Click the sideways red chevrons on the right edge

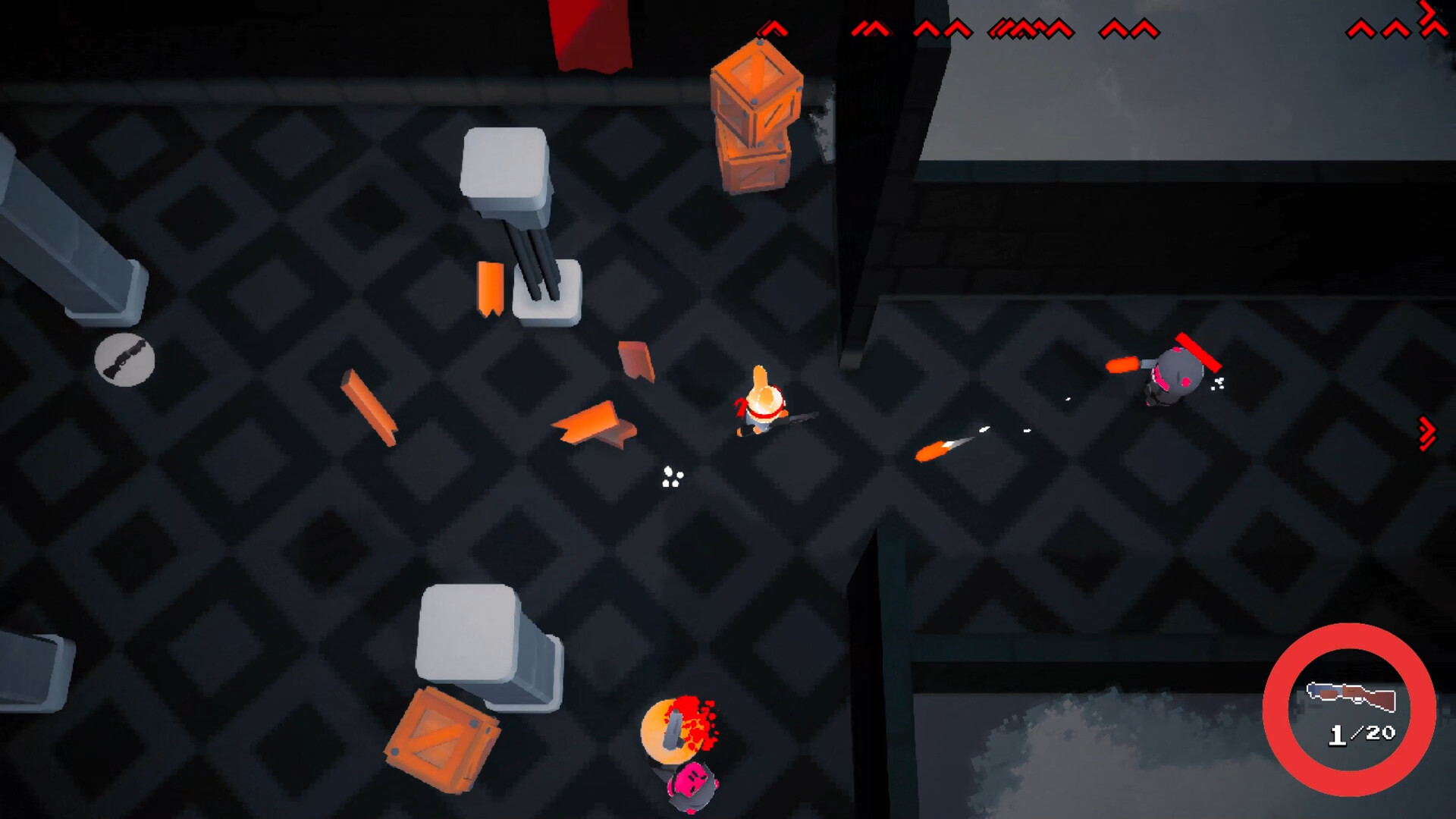point(1427,432)
